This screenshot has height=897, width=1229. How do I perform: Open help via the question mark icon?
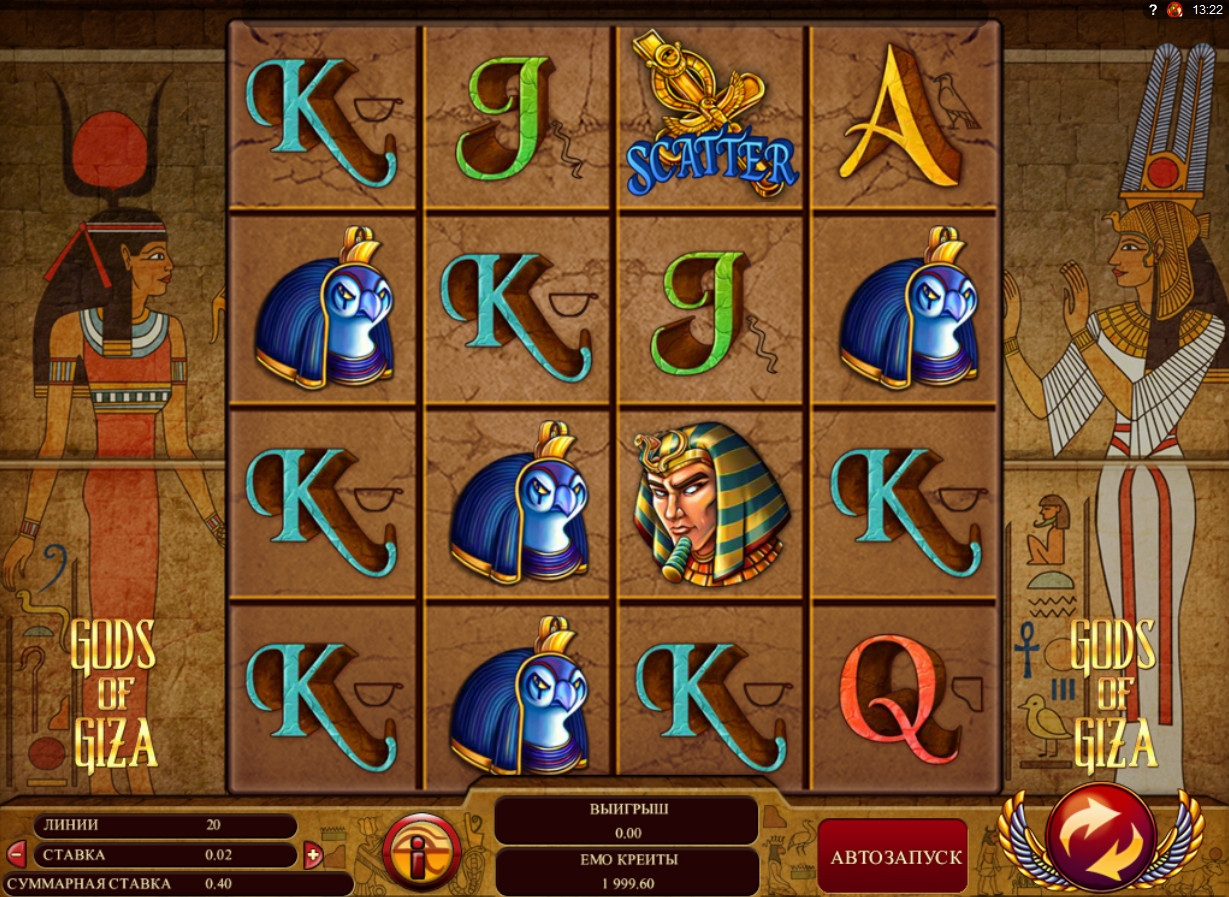tap(1153, 9)
